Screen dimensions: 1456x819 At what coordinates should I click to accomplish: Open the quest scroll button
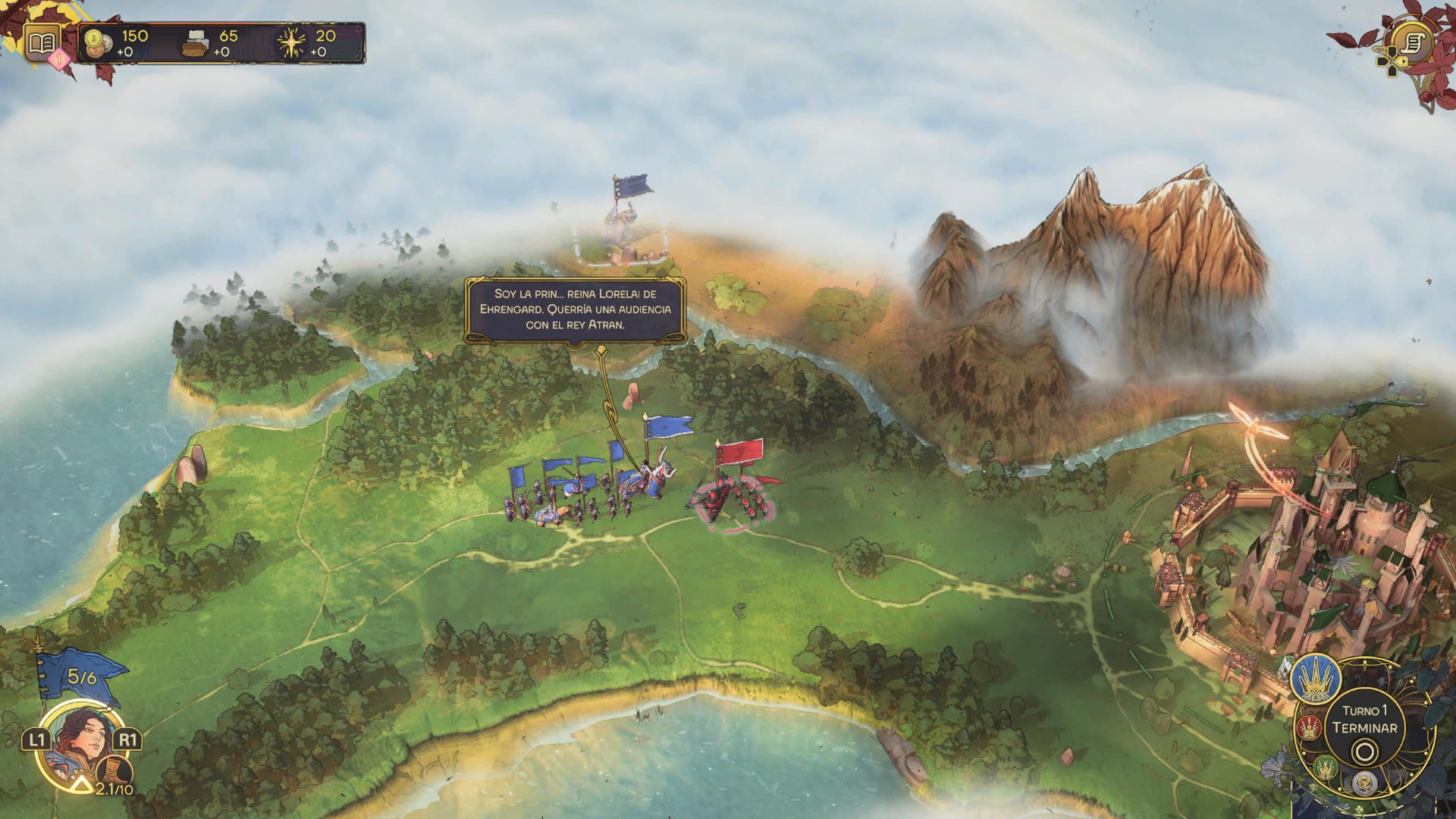pos(1412,42)
